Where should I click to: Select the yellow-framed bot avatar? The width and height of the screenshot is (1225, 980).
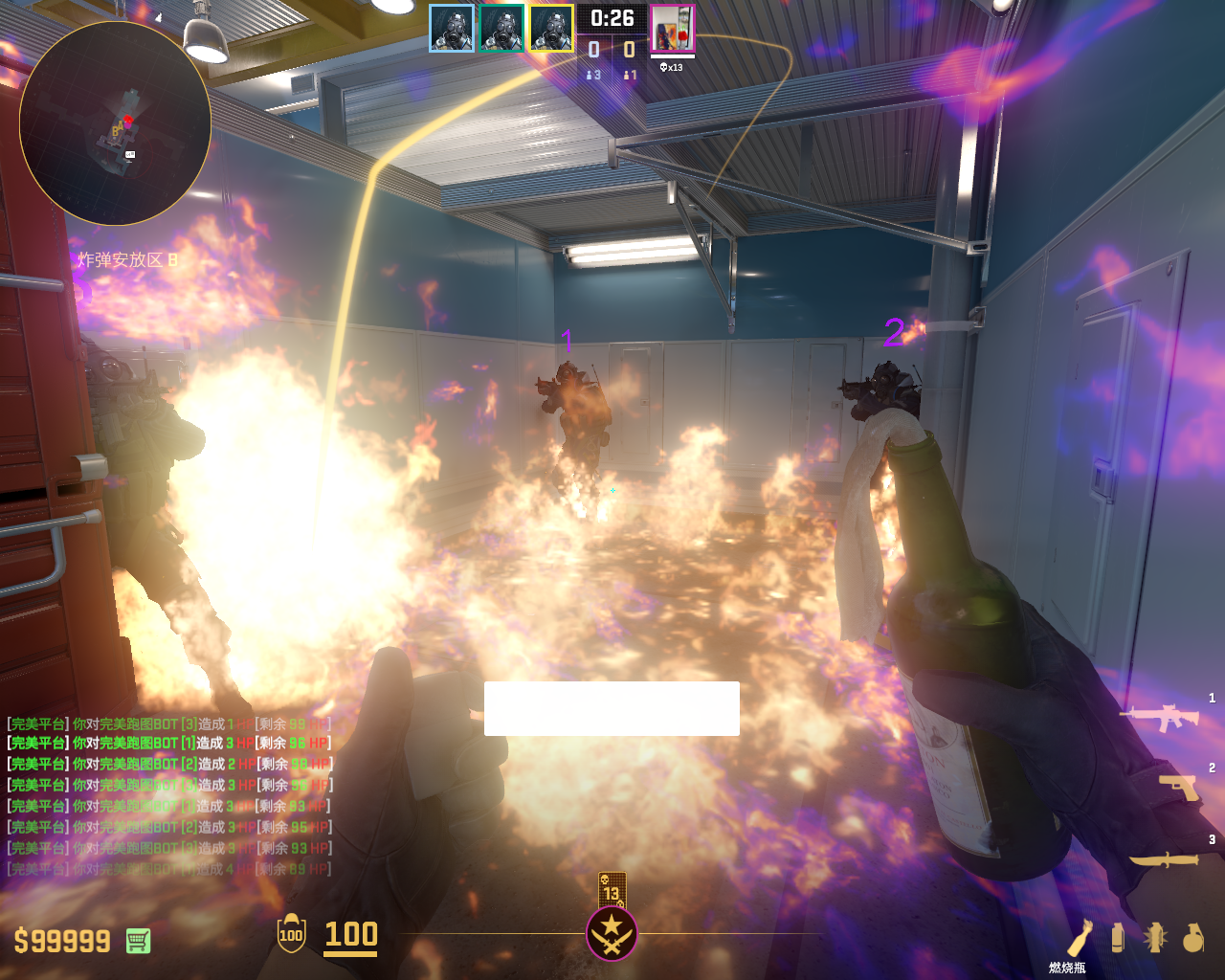(x=551, y=28)
